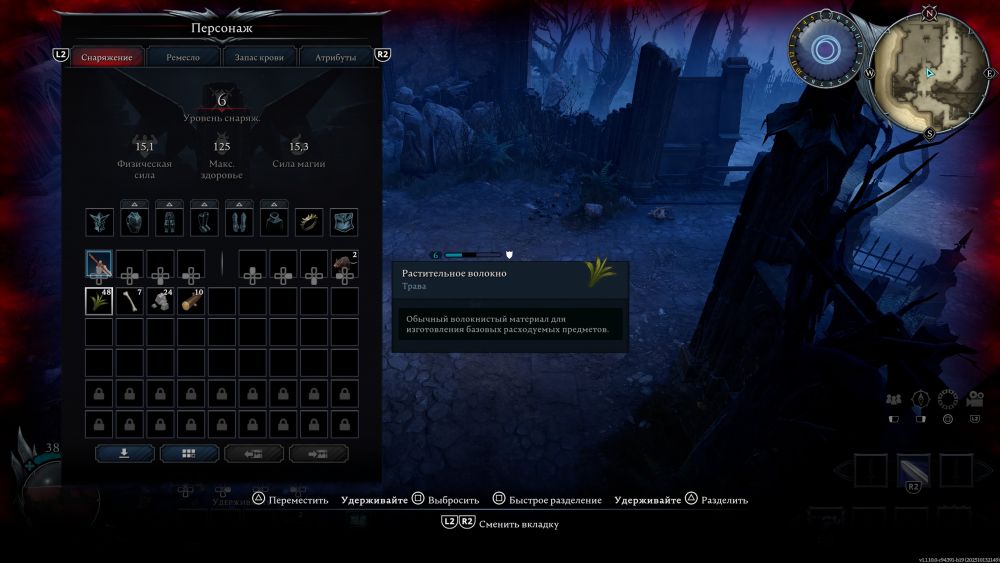The height and width of the screenshot is (563, 1000).
Task: Select the Снаряжение tab
Action: point(106,57)
